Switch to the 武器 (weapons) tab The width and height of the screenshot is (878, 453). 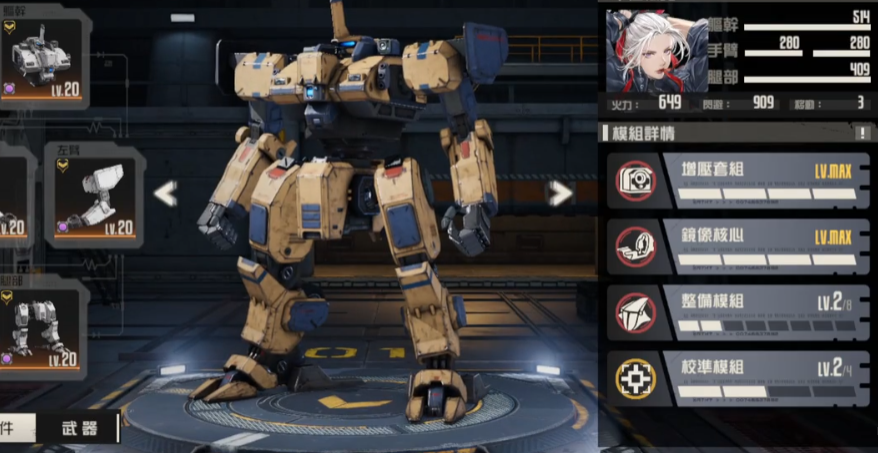pos(78,428)
